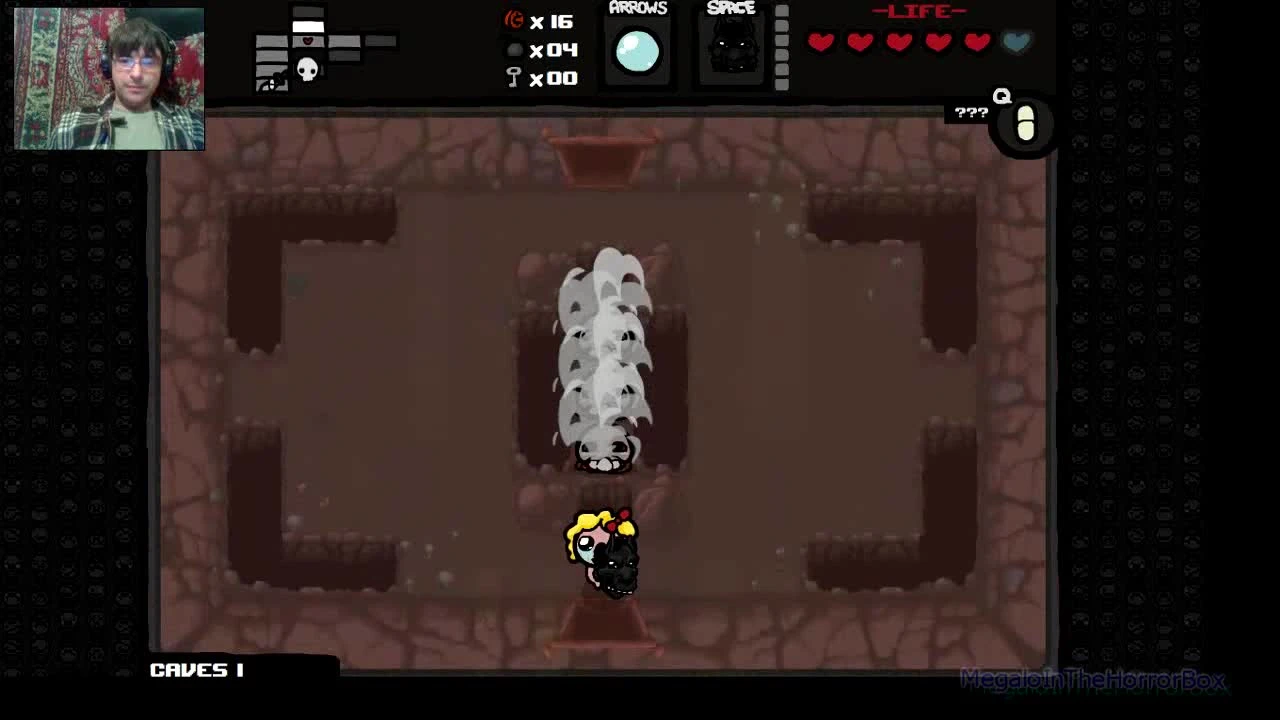Click the LIFE header label
The width and height of the screenshot is (1280, 720).
tap(920, 12)
